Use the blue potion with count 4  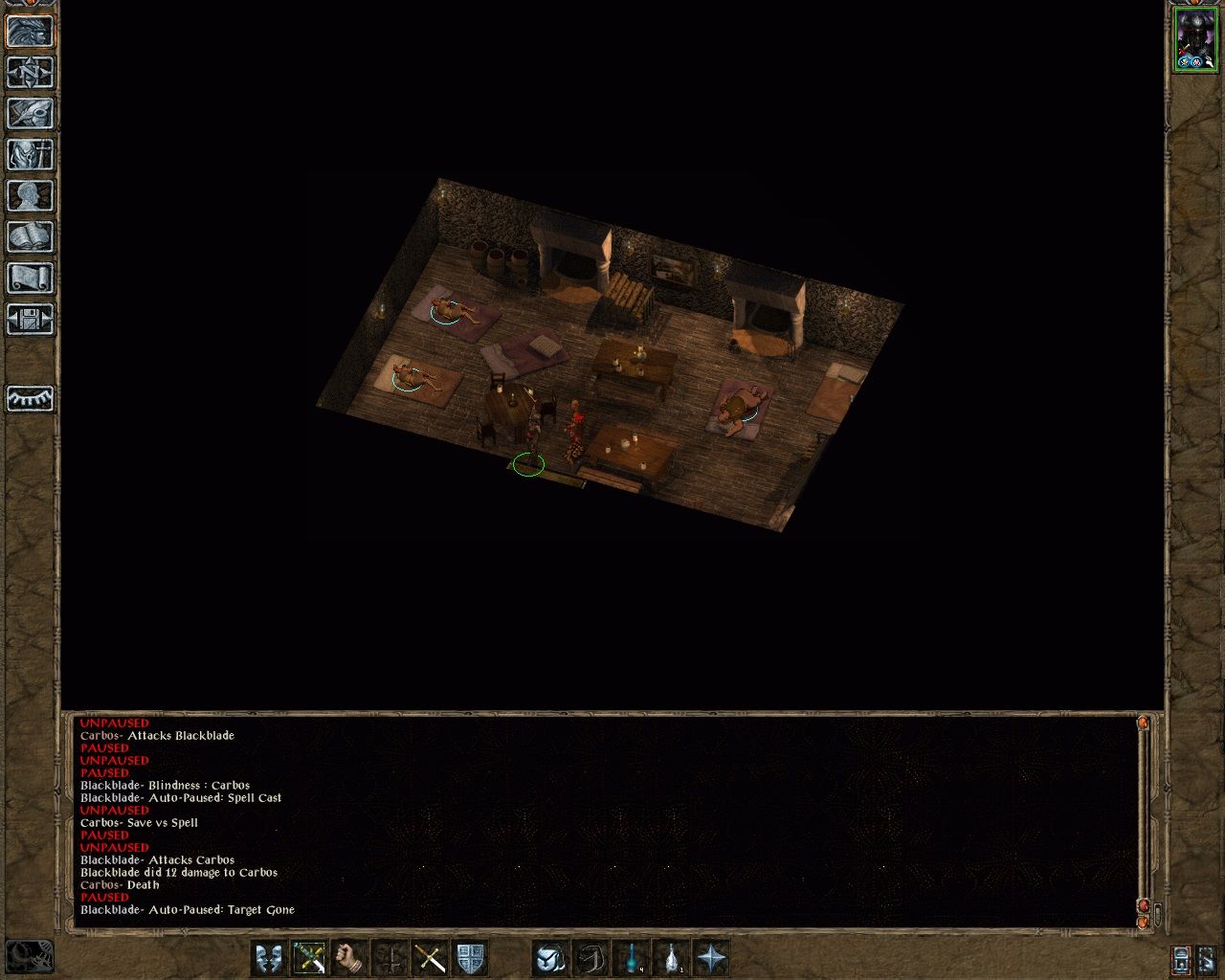pos(632,958)
